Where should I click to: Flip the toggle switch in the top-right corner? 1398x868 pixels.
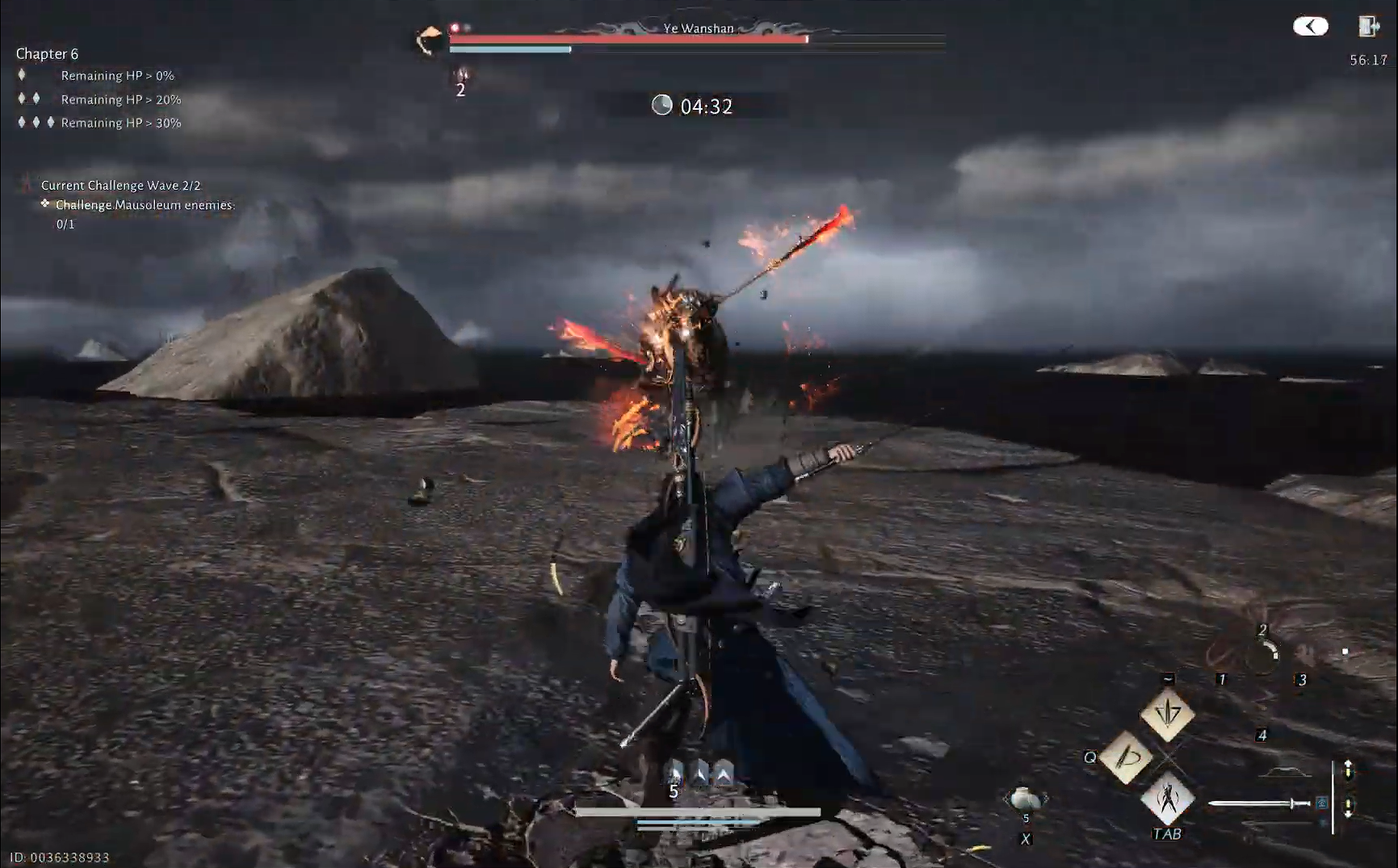1311,26
